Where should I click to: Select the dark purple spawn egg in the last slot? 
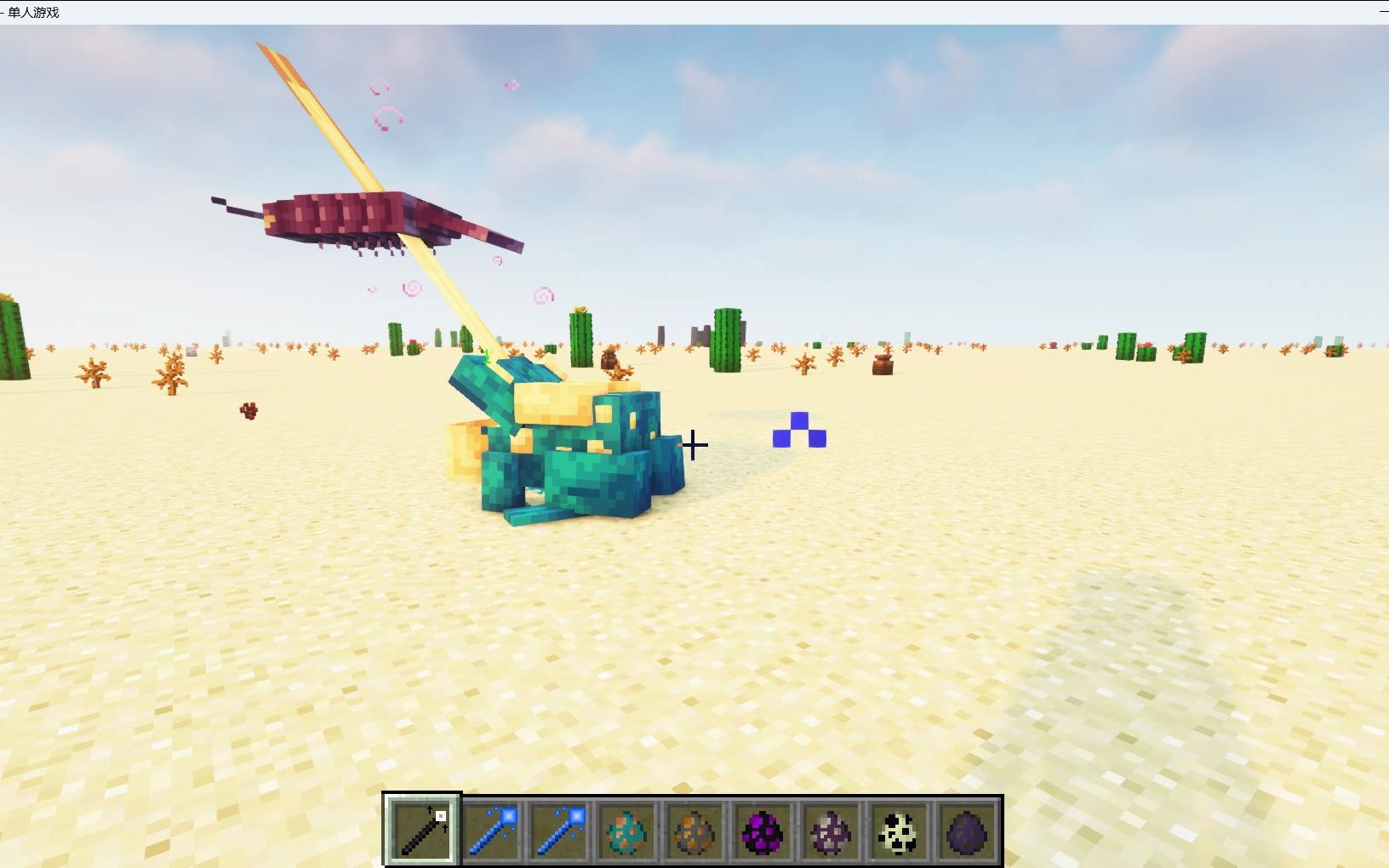[x=967, y=831]
